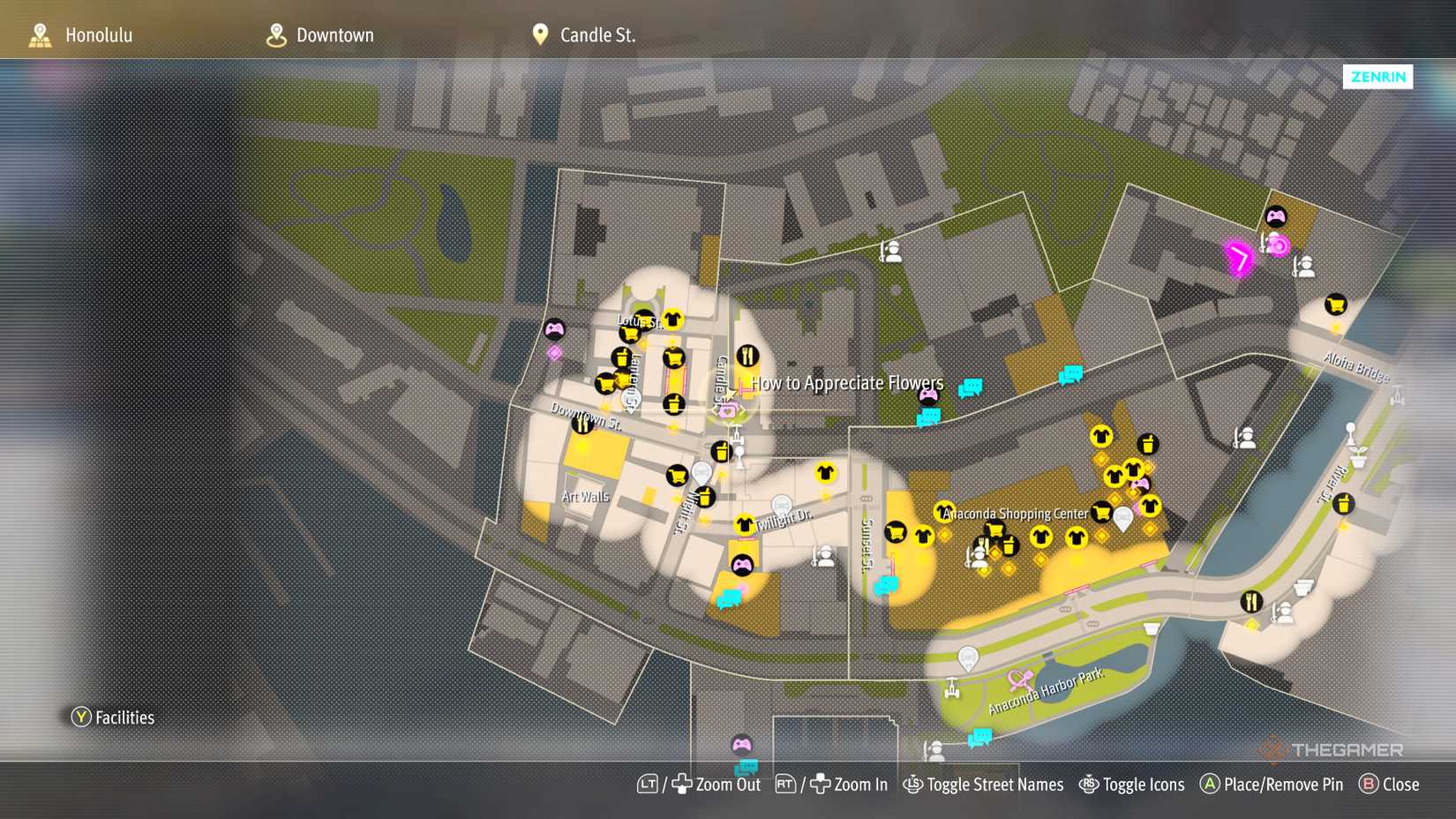The image size is (1456, 819).
Task: Click a clothing shop icon on Lotus St.
Action: (674, 320)
